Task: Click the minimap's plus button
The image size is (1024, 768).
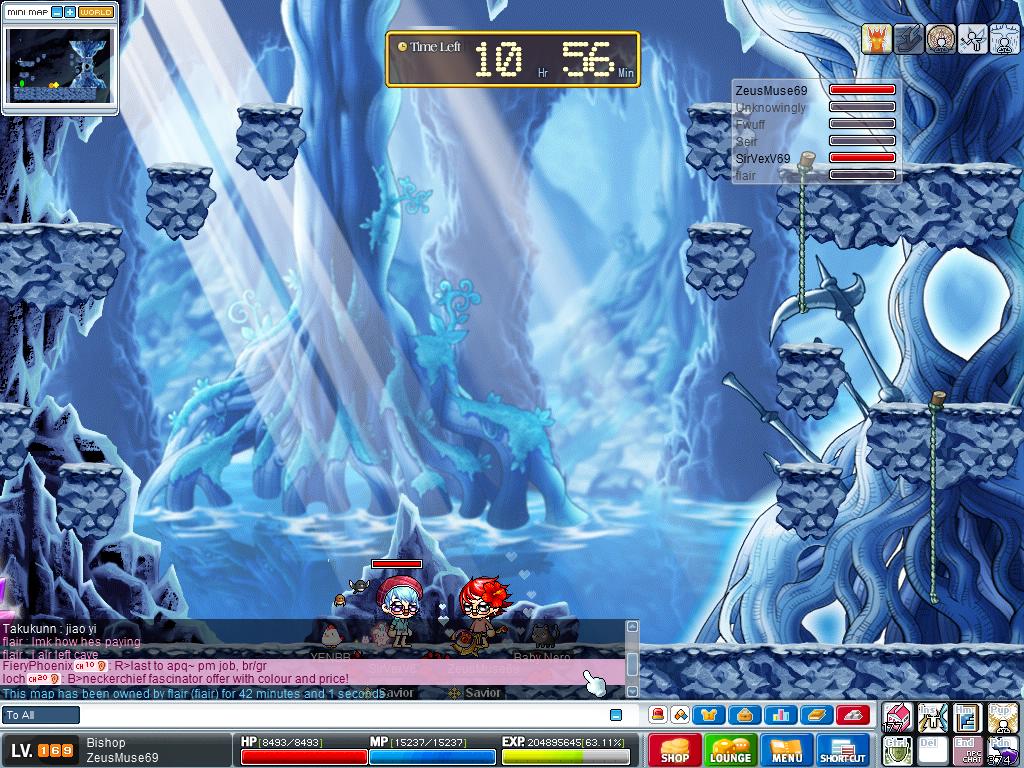Action: point(70,12)
